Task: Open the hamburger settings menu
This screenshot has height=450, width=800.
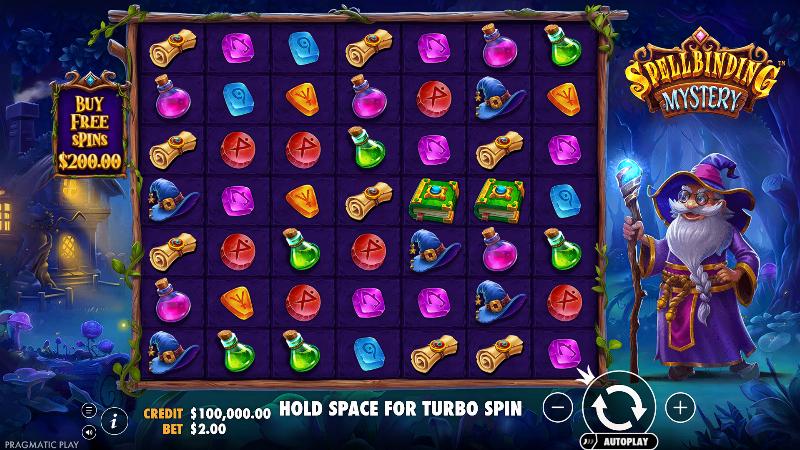Action: coord(88,411)
